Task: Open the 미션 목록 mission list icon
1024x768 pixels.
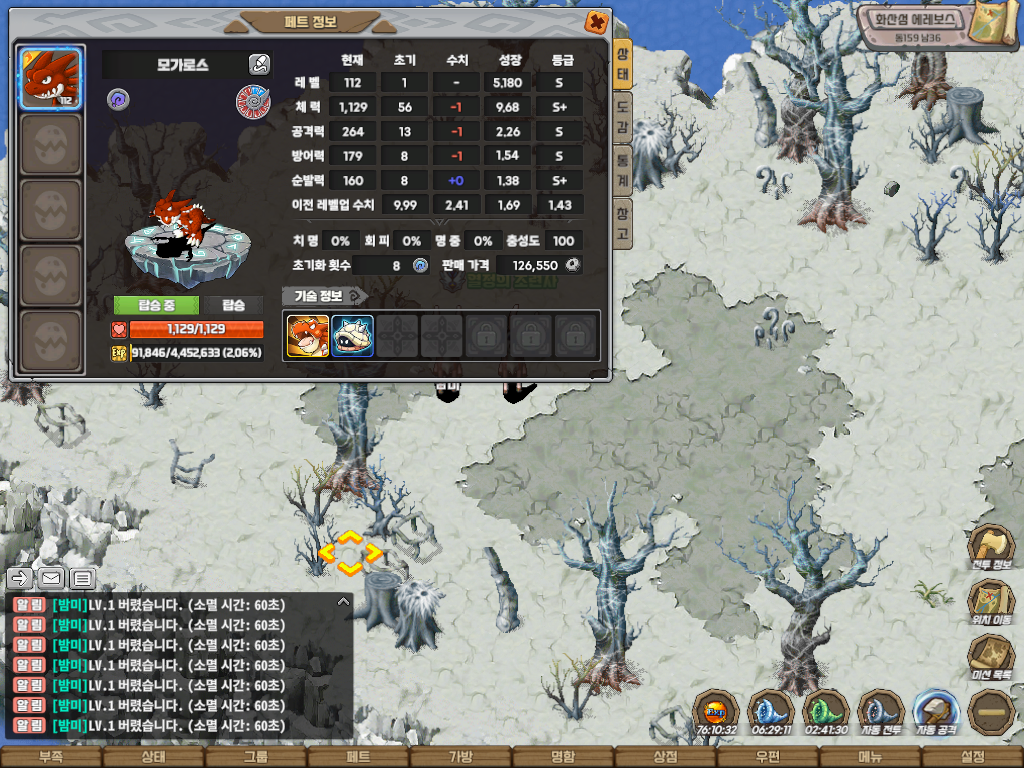Action: (x=990, y=657)
